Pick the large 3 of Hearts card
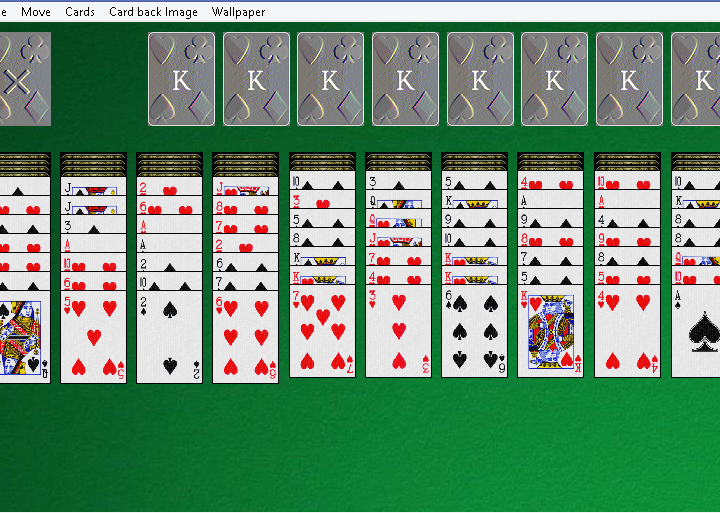720x513 pixels. click(398, 332)
